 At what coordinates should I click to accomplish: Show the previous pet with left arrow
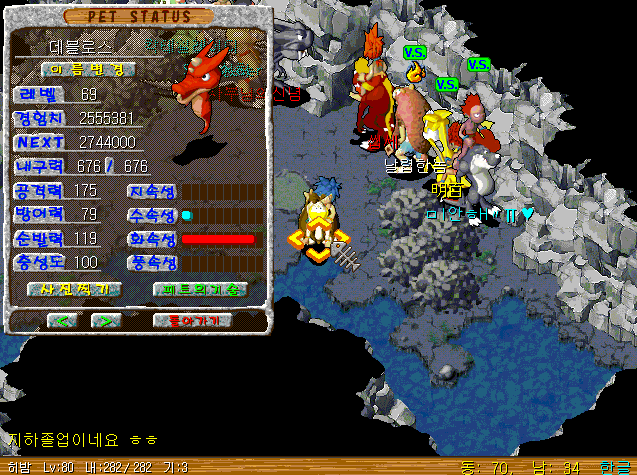(63, 321)
